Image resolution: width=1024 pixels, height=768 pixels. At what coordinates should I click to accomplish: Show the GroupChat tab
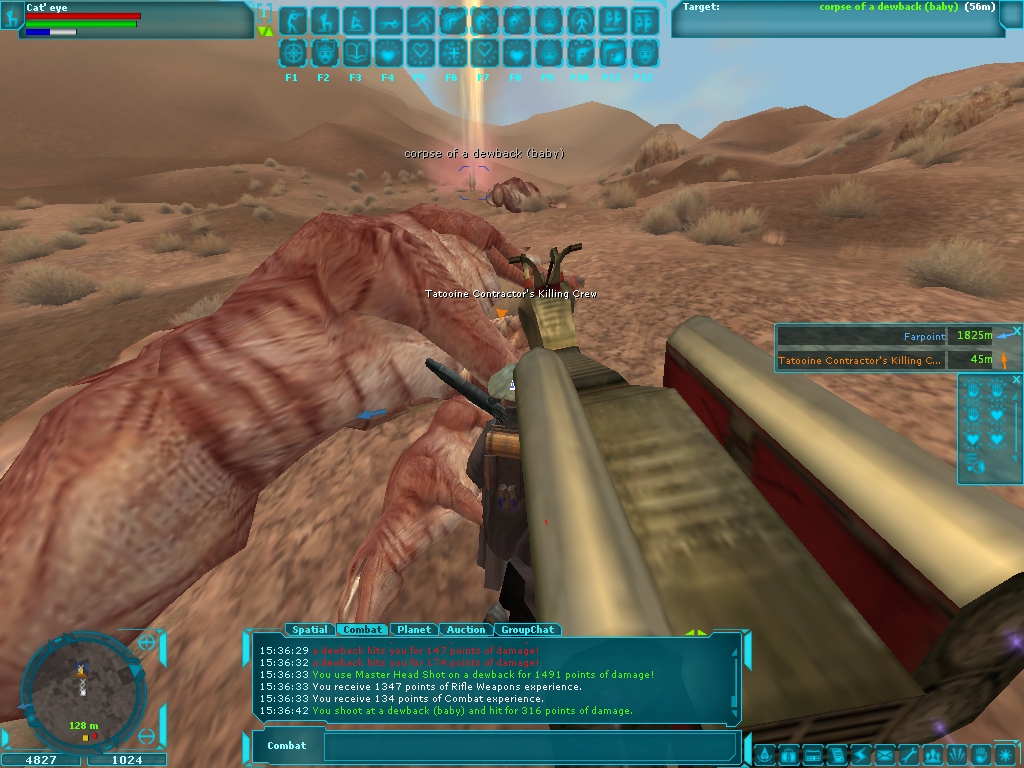[x=527, y=630]
